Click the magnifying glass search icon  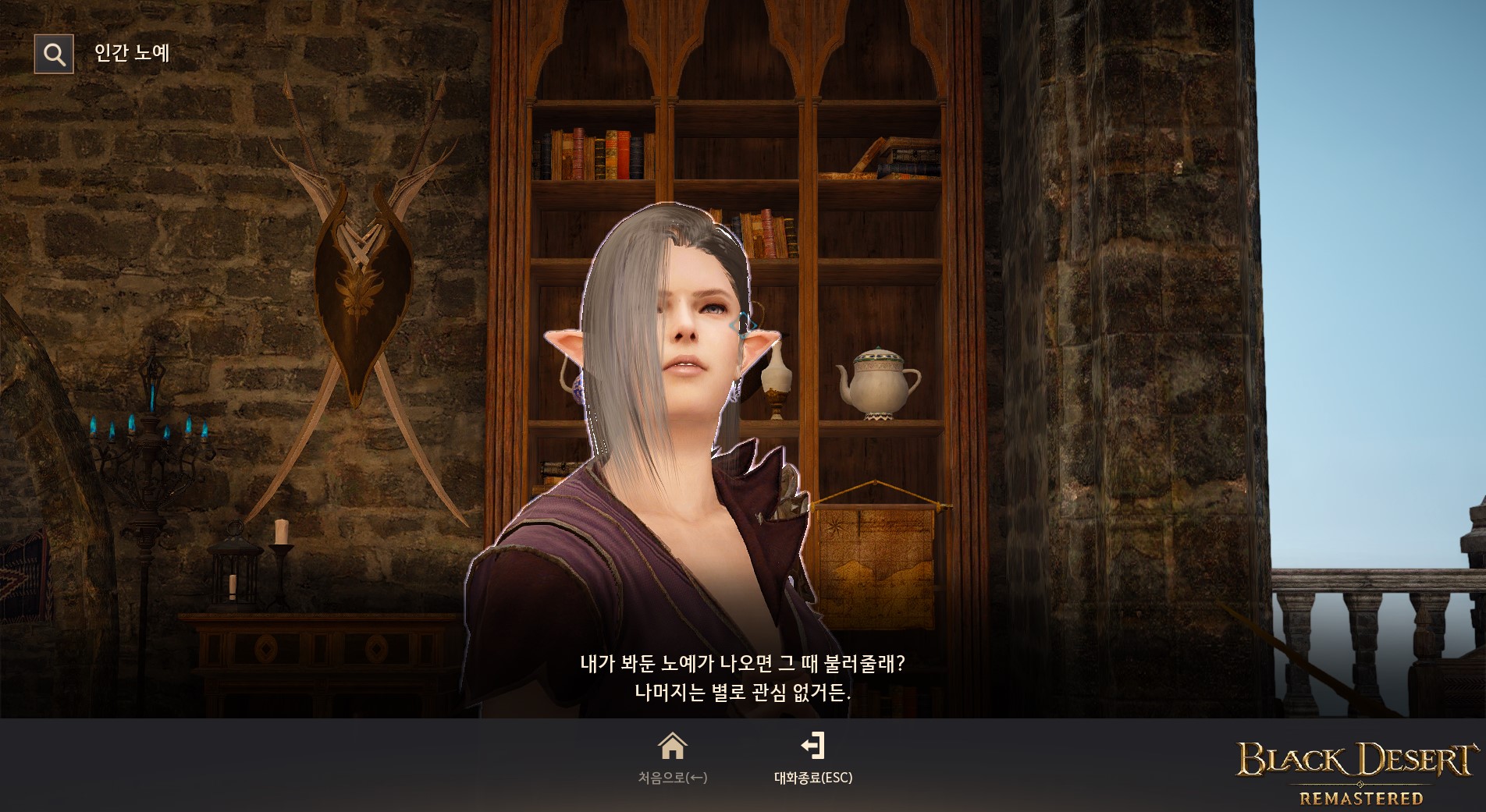pos(52,53)
